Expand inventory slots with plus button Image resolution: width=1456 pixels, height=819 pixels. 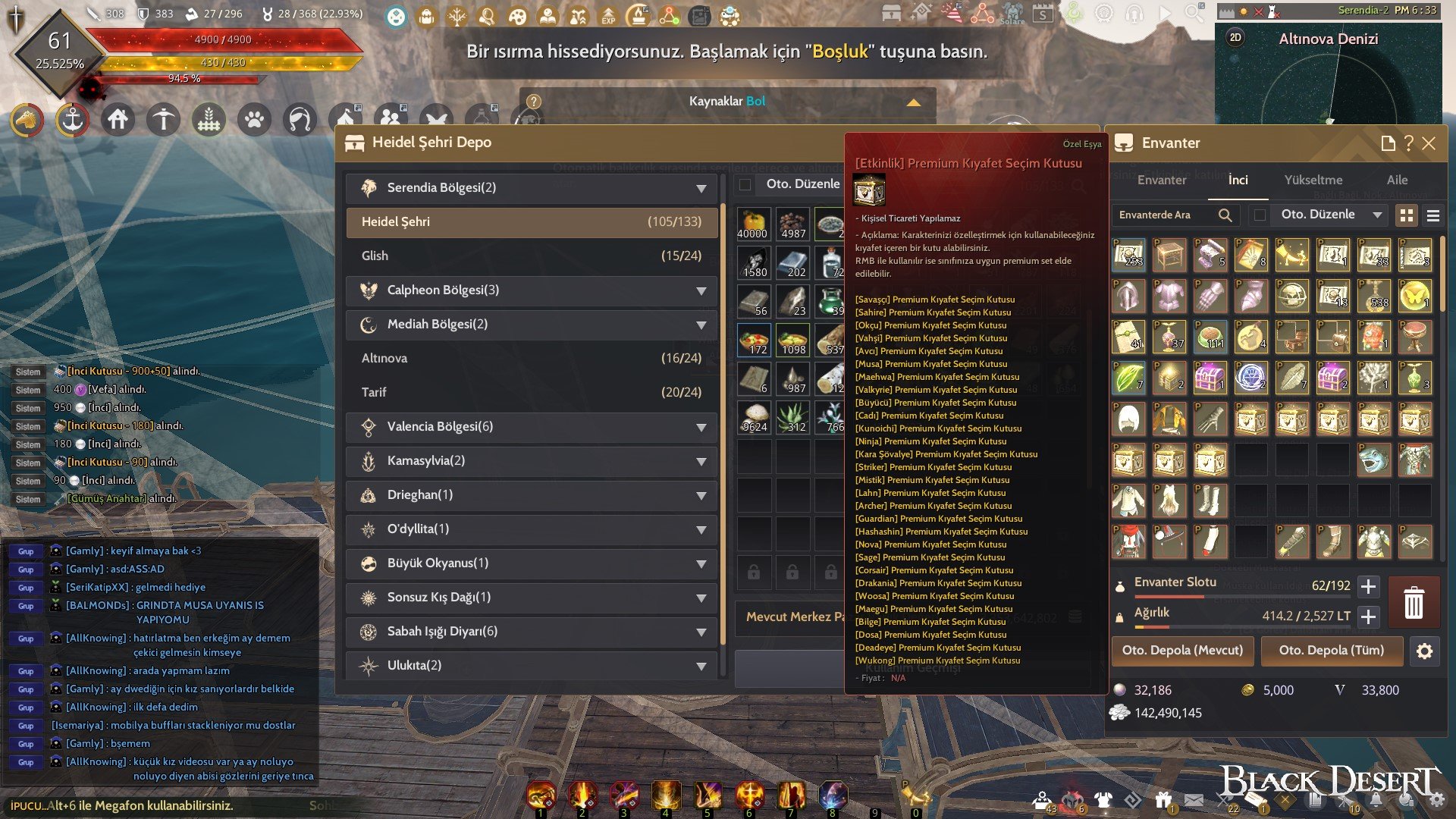tap(1369, 586)
